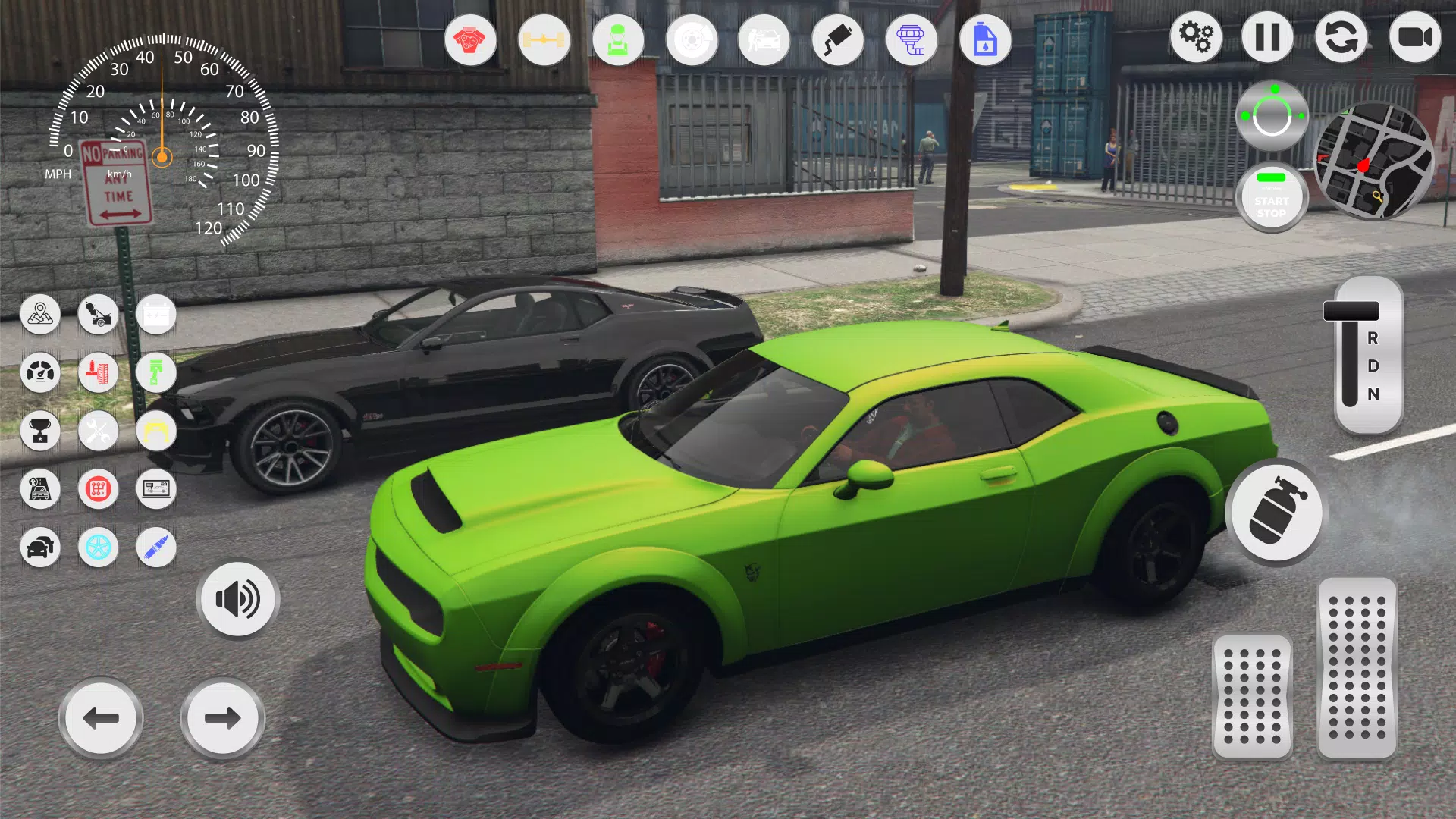Select the cyan wheel rim icon

point(98,548)
